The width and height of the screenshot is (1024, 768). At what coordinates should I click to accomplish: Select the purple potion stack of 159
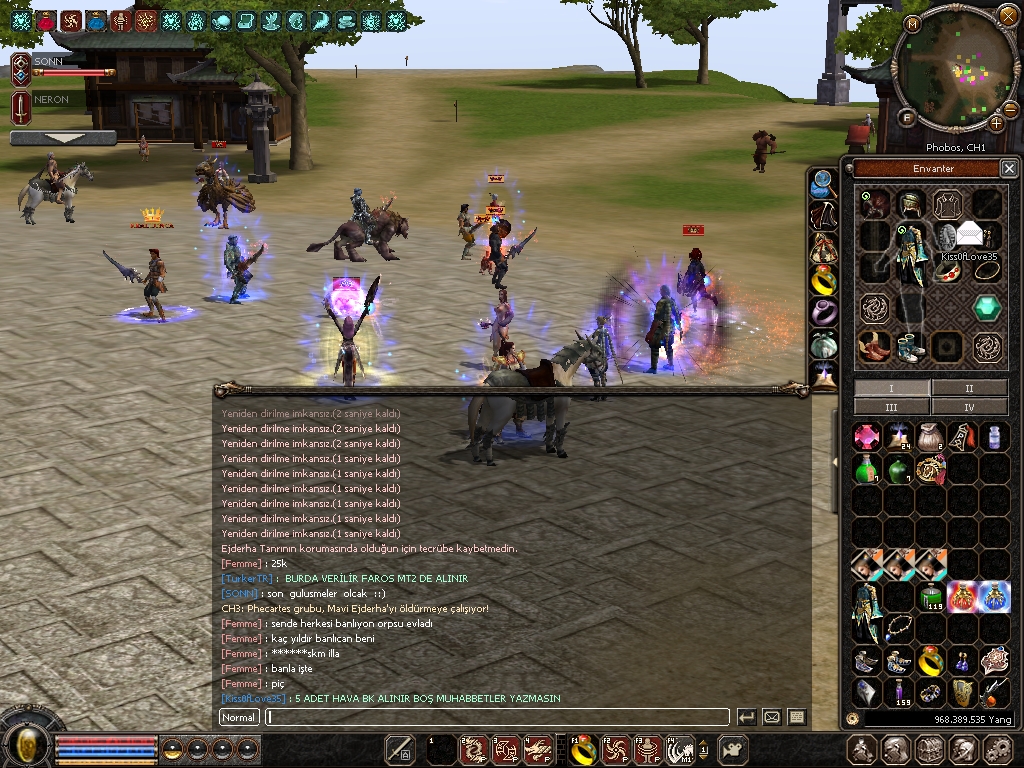coord(899,692)
